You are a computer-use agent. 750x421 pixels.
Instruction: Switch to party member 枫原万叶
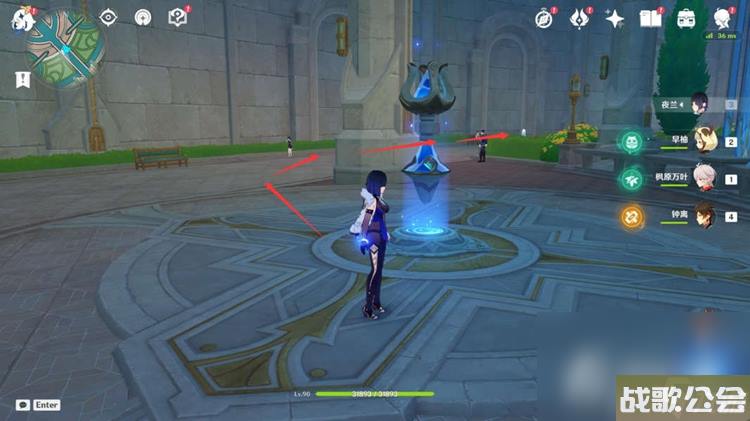click(x=701, y=177)
